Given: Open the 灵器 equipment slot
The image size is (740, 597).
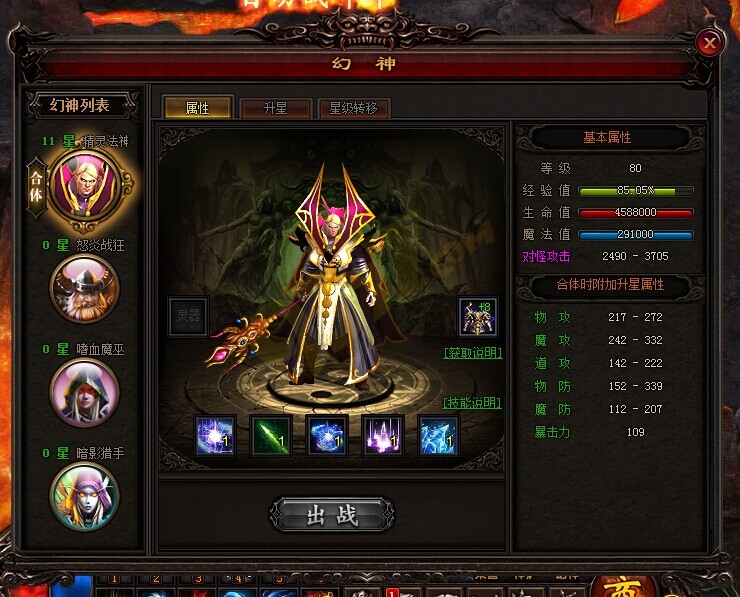Looking at the screenshot, I should 187,316.
